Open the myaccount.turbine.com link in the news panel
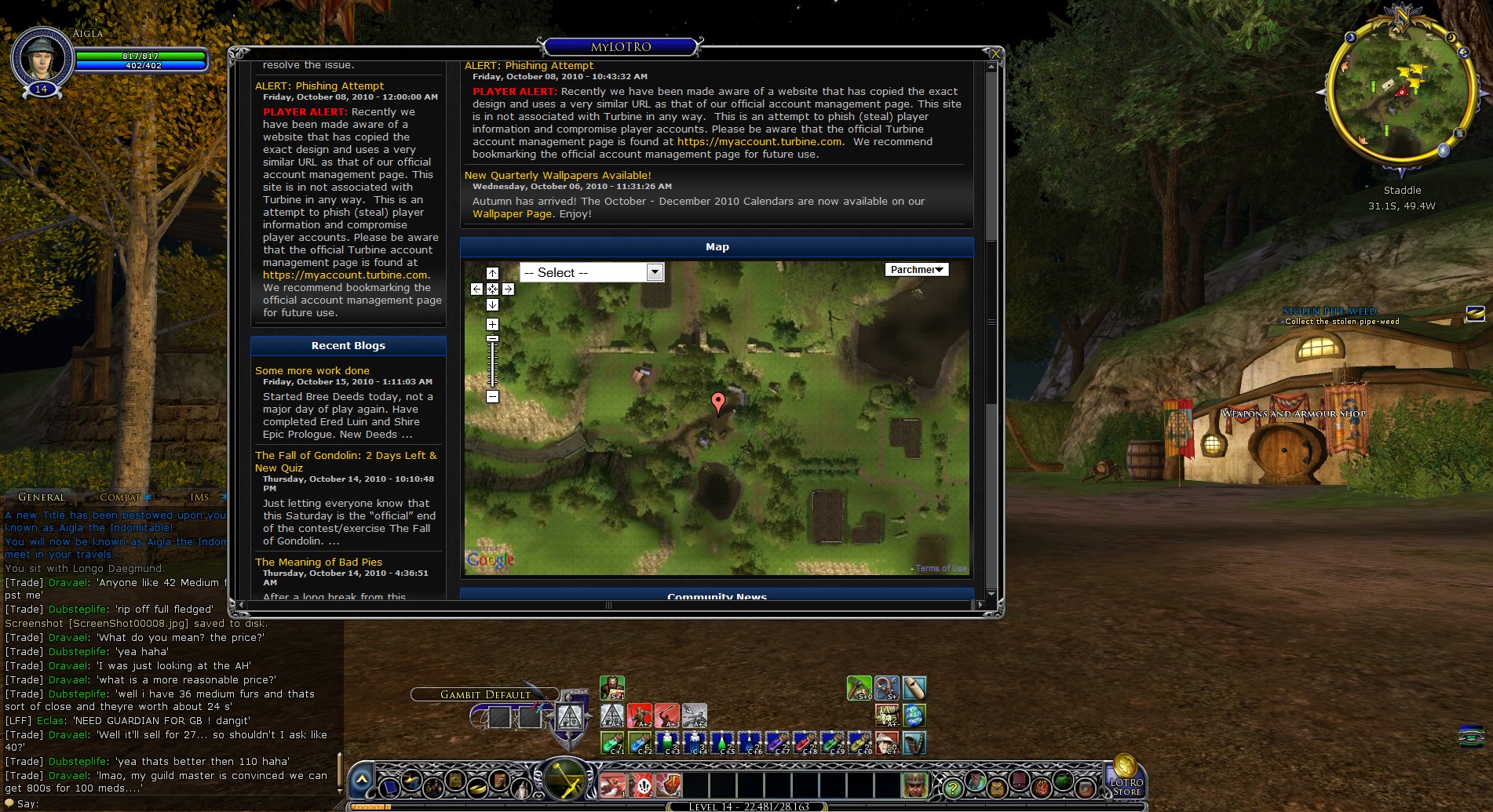The width and height of the screenshot is (1493, 812). [x=759, y=142]
